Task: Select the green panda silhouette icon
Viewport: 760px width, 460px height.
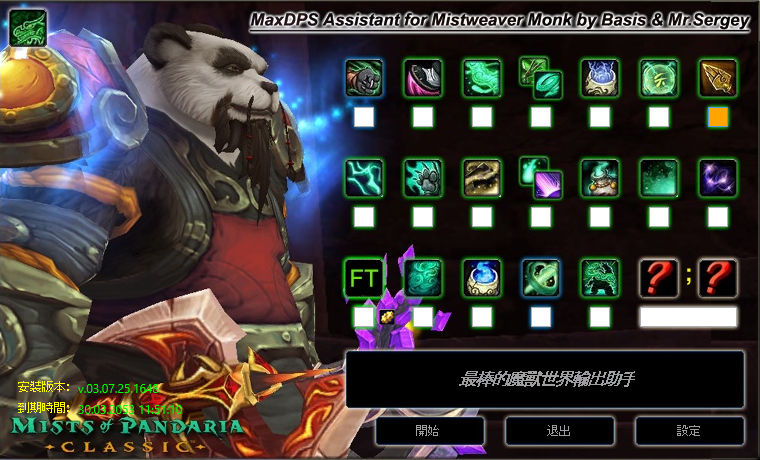Action: tap(600, 278)
